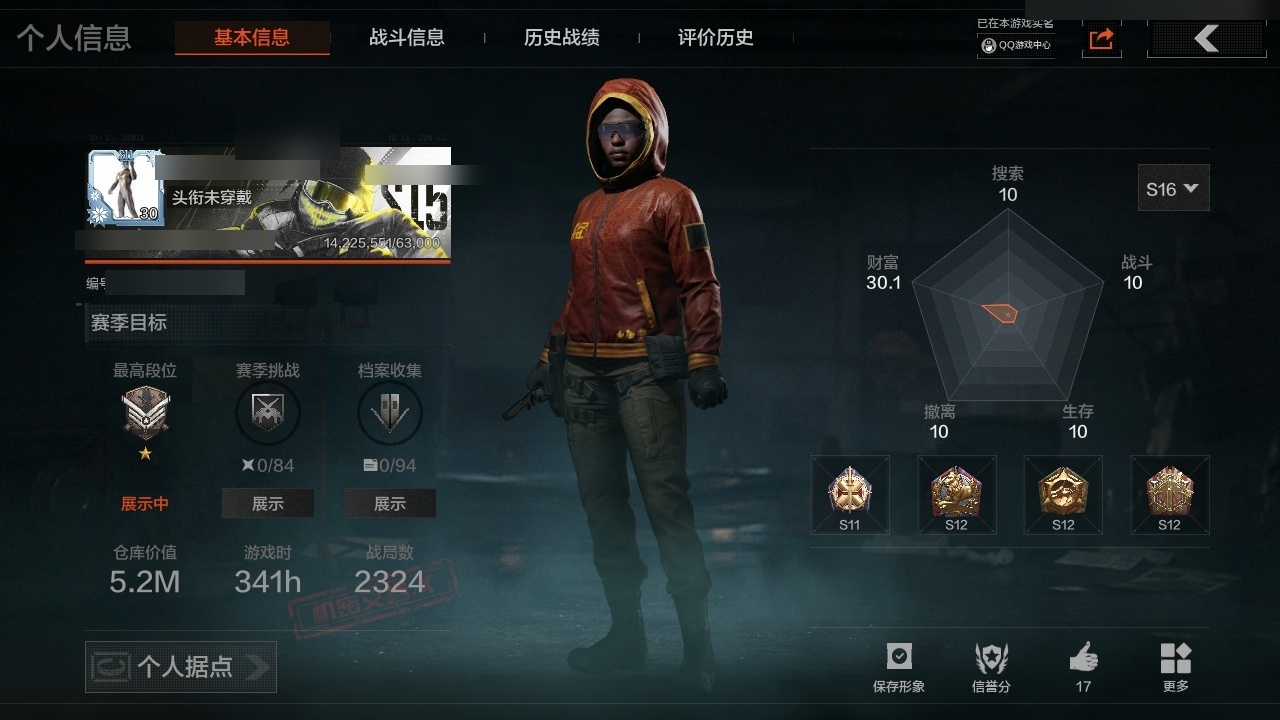1280x720 pixels.
Task: Click 展示 under 赛季挑战
Action: click(267, 504)
